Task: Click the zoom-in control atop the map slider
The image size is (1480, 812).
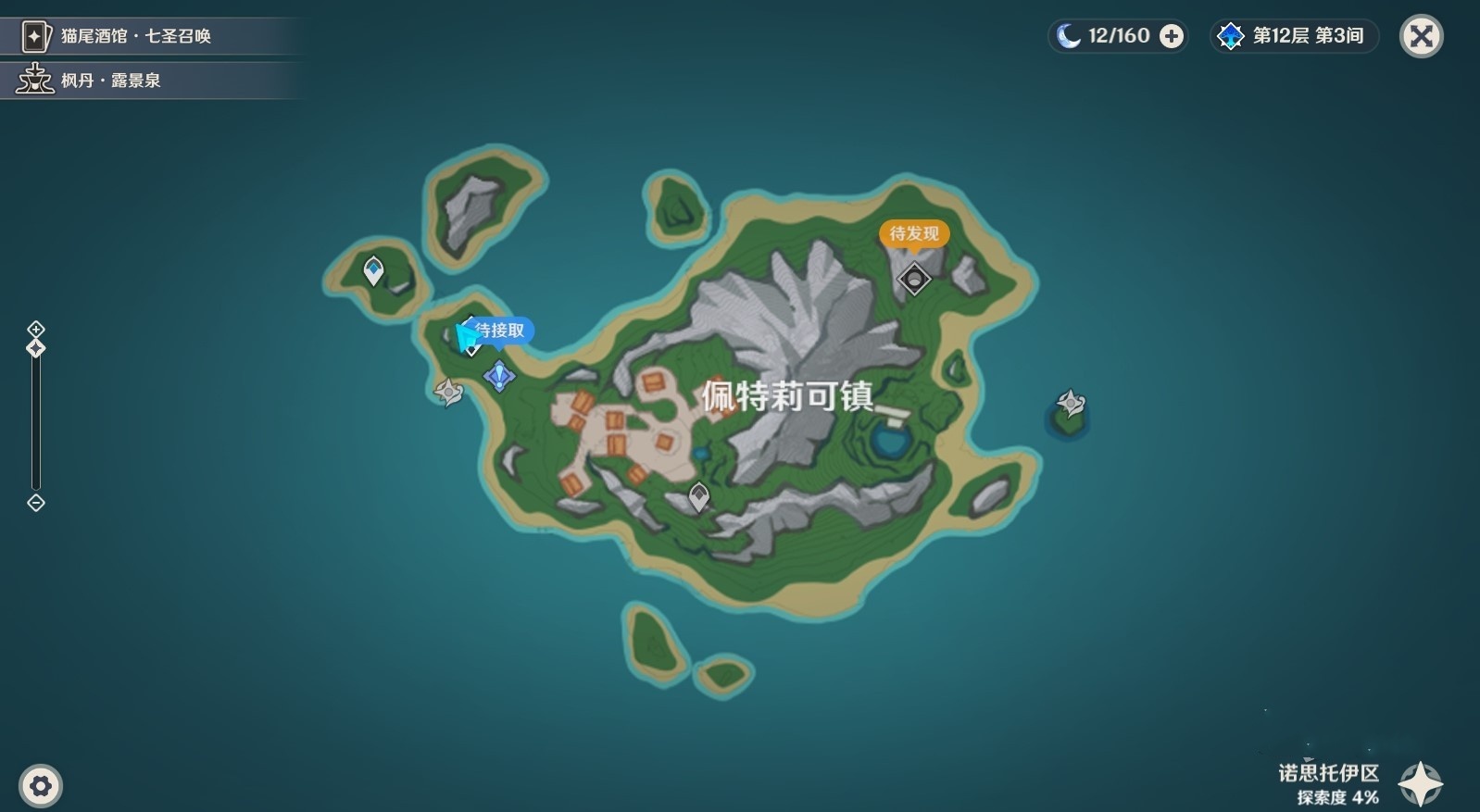Action: [35, 329]
